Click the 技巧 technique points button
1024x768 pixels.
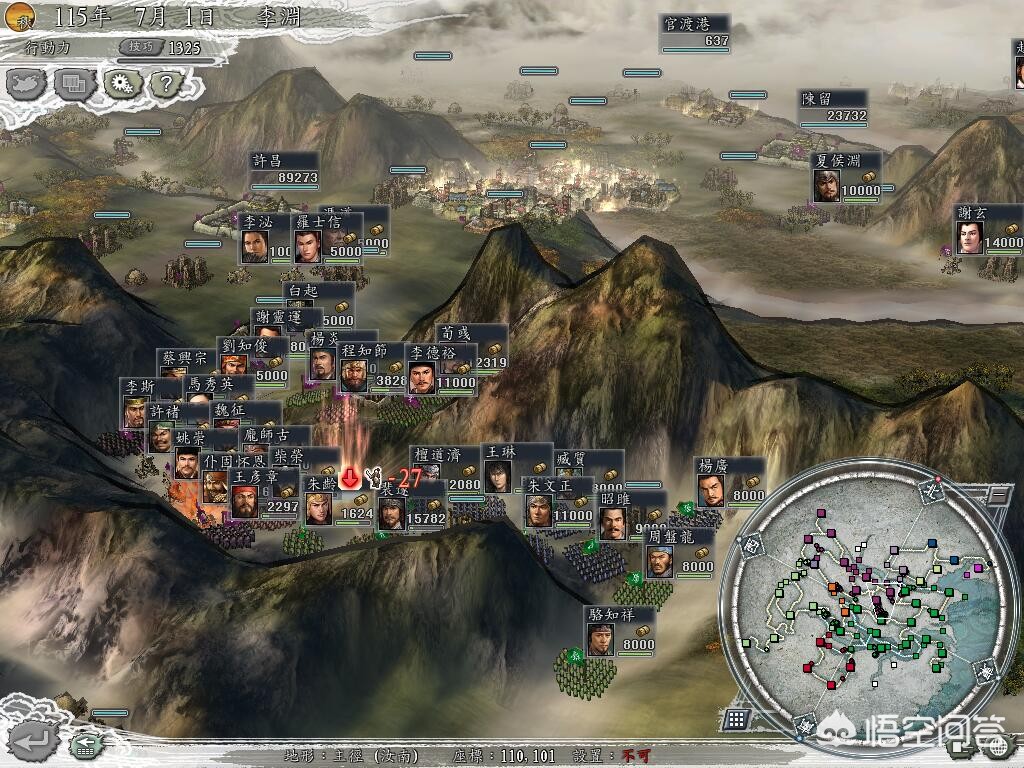(x=139, y=47)
